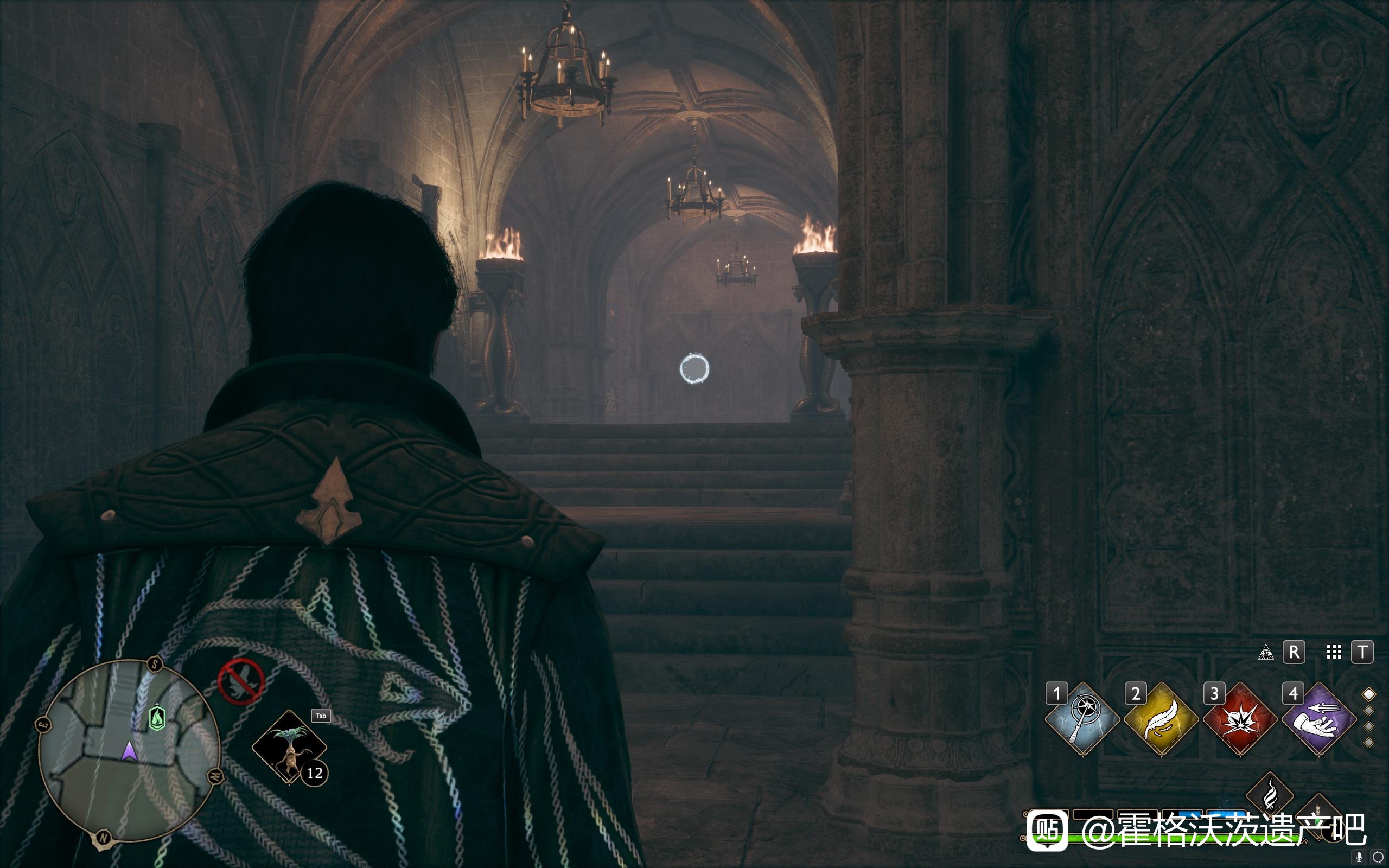The width and height of the screenshot is (1389, 868).
Task: Select the green Floo flame marker on minimap
Action: pos(157,718)
